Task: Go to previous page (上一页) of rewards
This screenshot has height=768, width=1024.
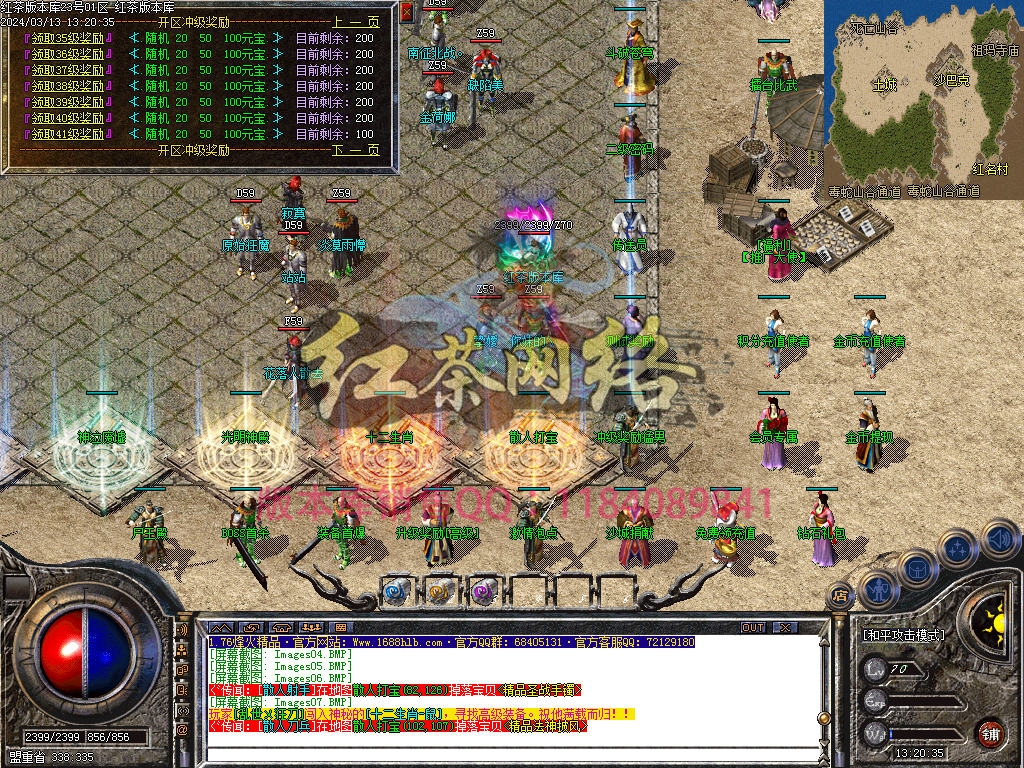Action: 356,22
